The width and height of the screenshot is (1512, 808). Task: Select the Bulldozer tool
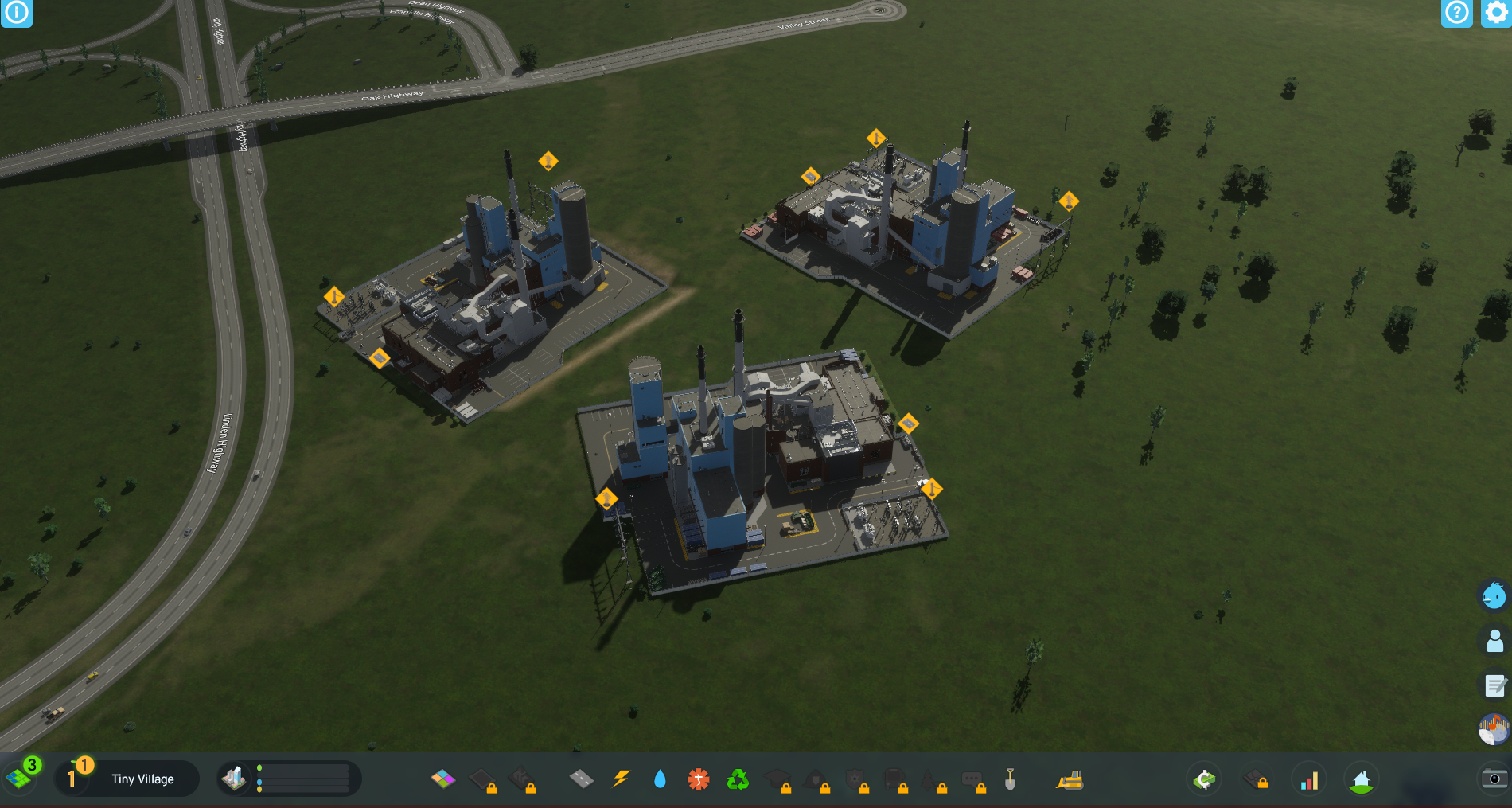click(x=1070, y=779)
